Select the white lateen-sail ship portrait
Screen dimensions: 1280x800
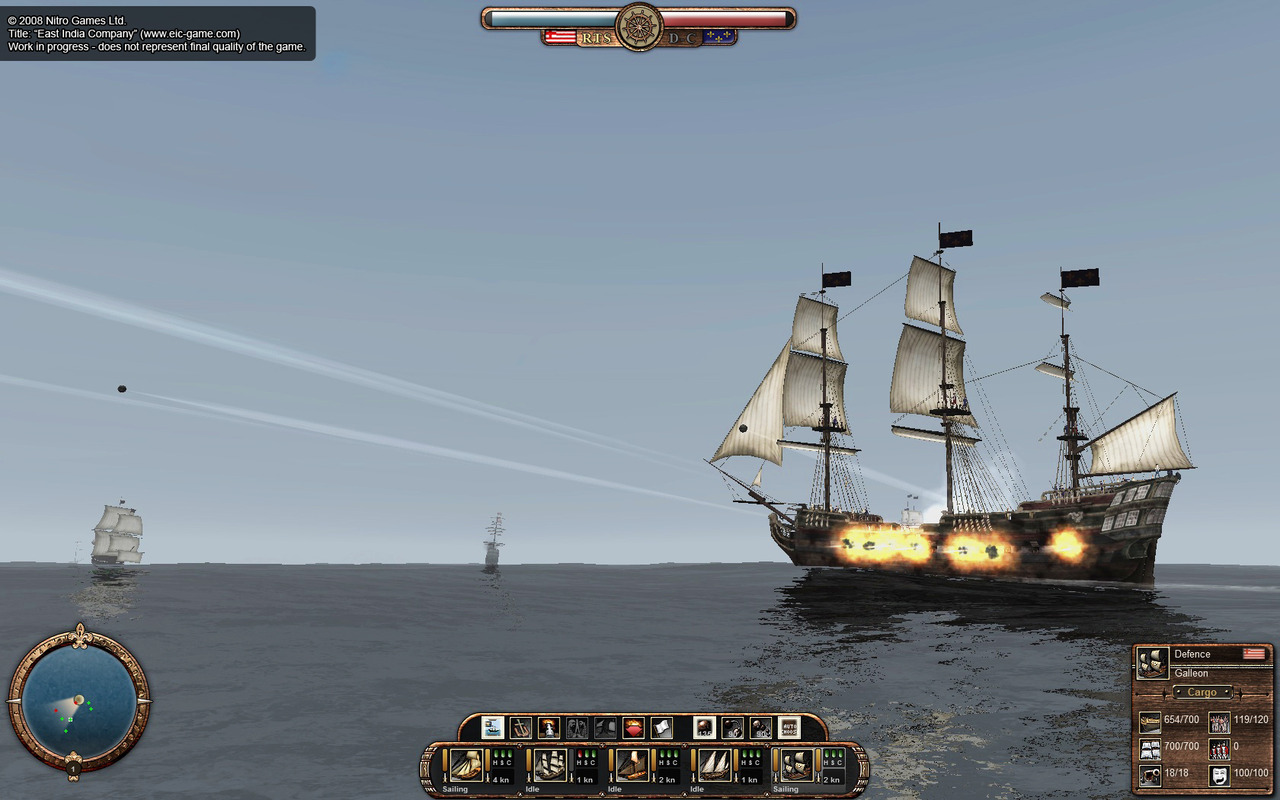(x=714, y=765)
